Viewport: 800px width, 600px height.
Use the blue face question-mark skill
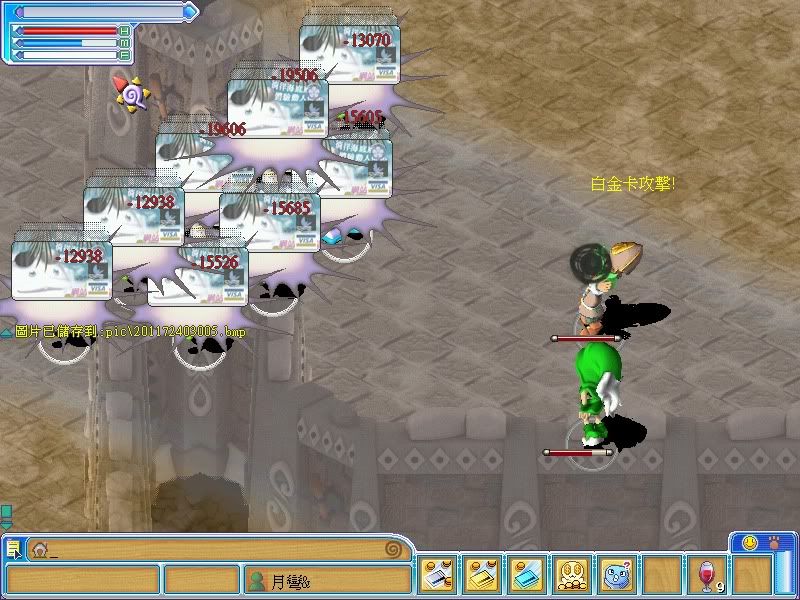click(616, 575)
